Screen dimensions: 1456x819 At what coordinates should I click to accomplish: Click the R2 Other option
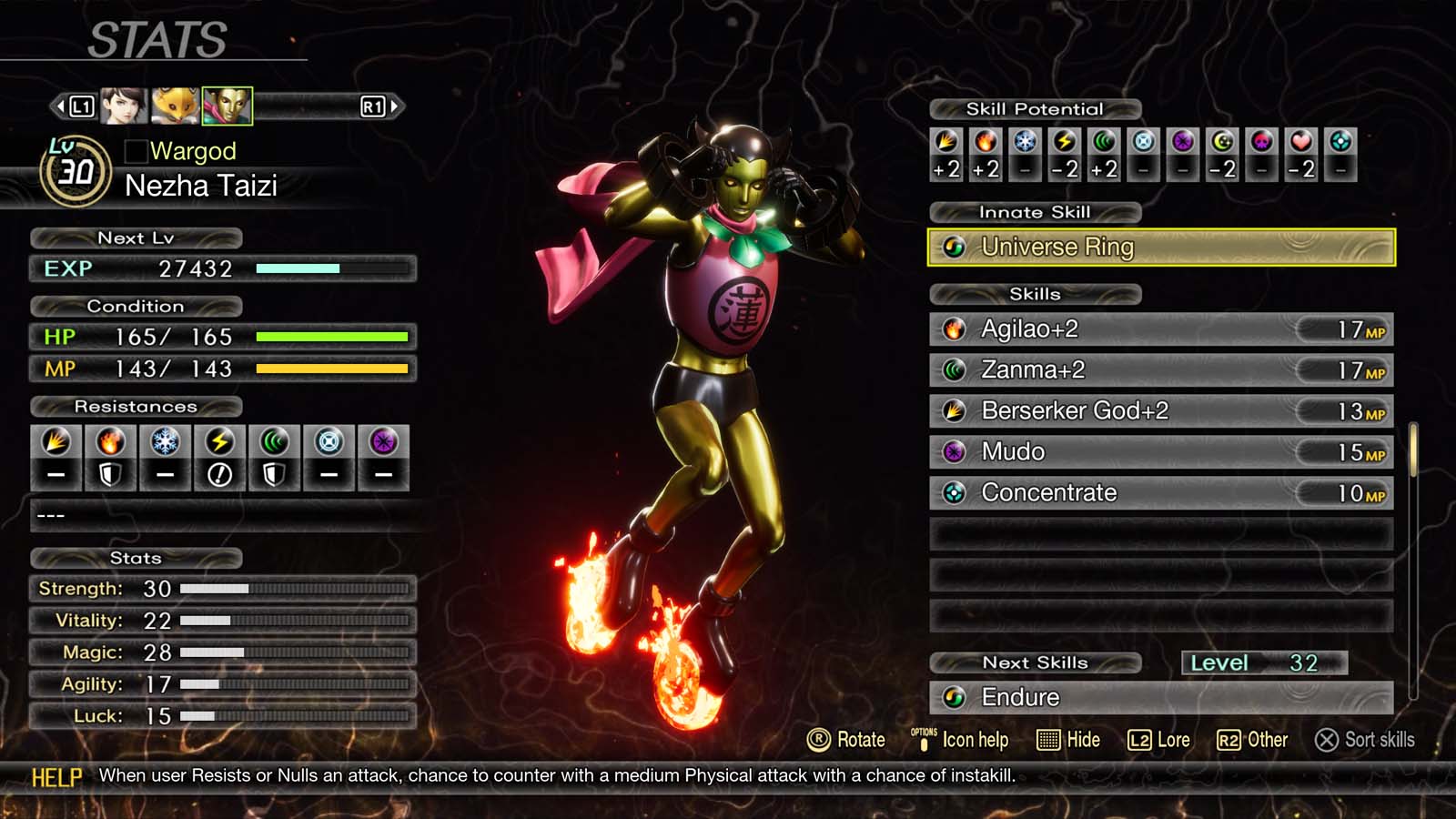[x=1253, y=740]
